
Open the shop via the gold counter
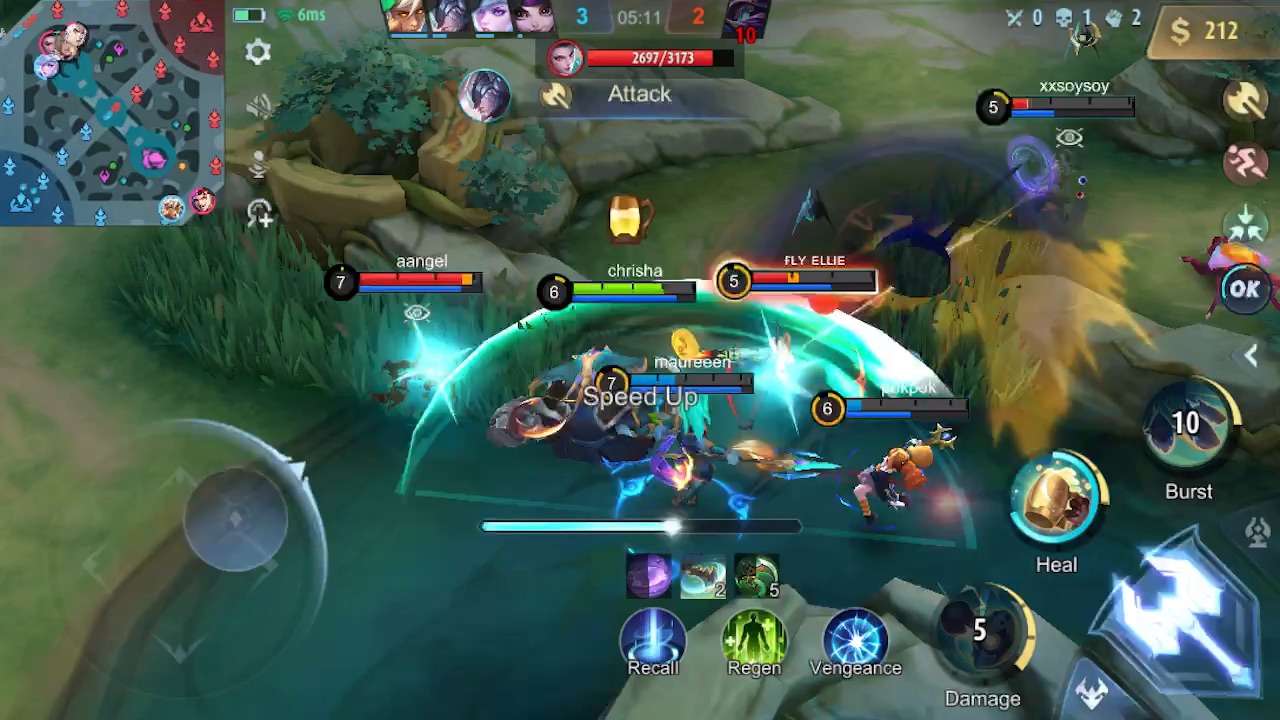click(x=1206, y=31)
